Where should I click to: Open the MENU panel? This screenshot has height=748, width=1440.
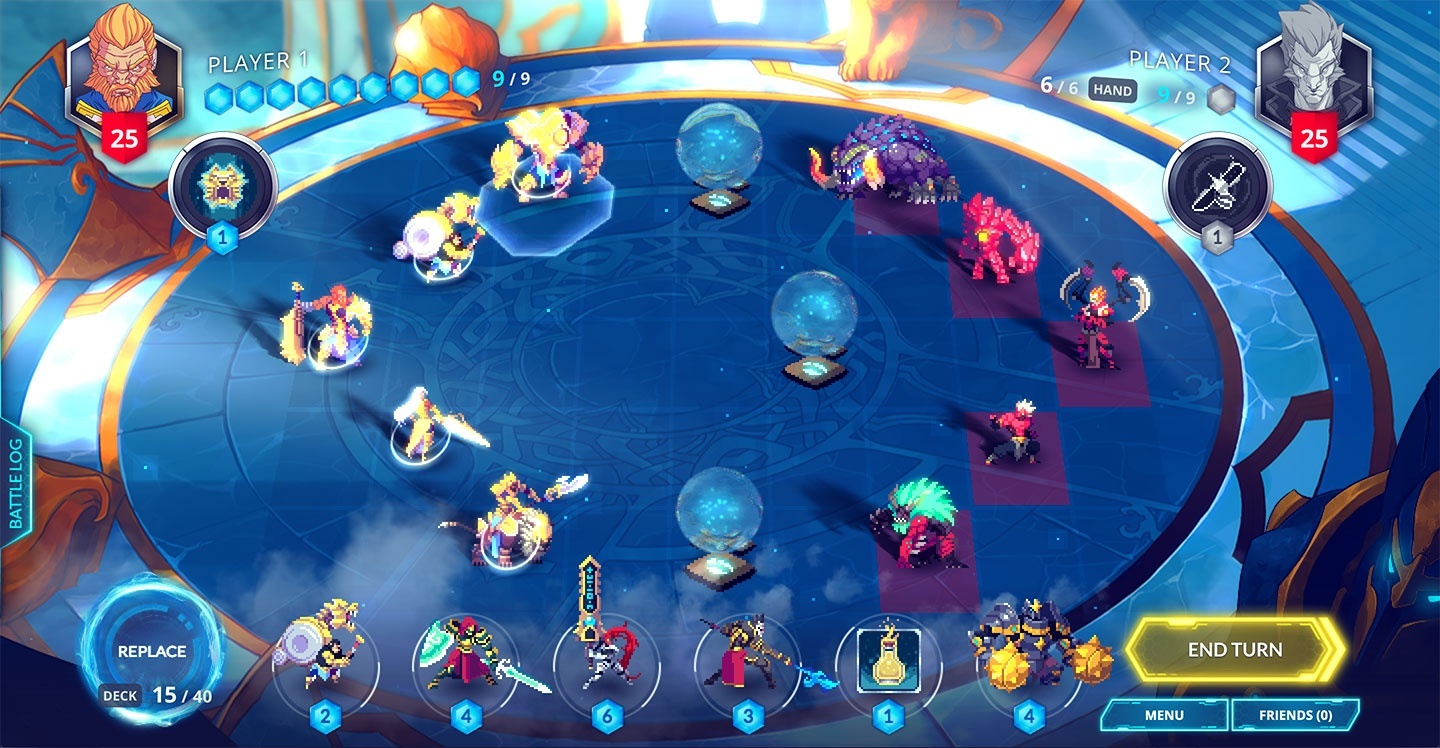[1167, 716]
